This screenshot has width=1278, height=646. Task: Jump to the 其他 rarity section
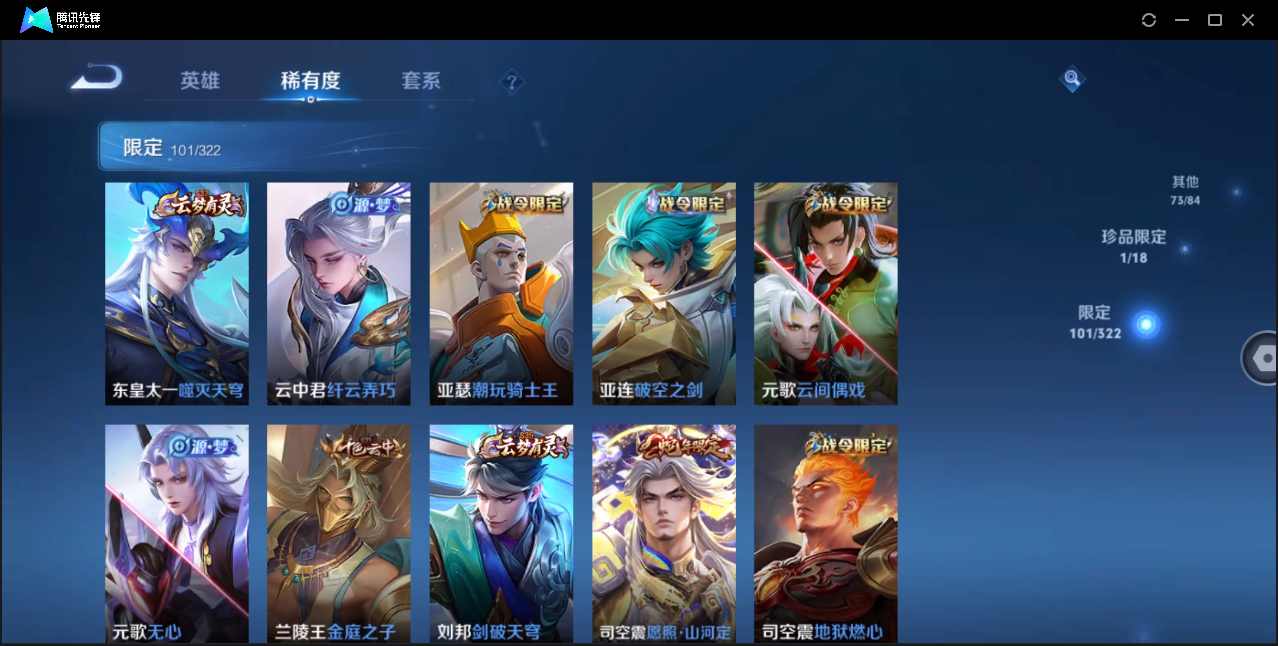[x=1186, y=190]
